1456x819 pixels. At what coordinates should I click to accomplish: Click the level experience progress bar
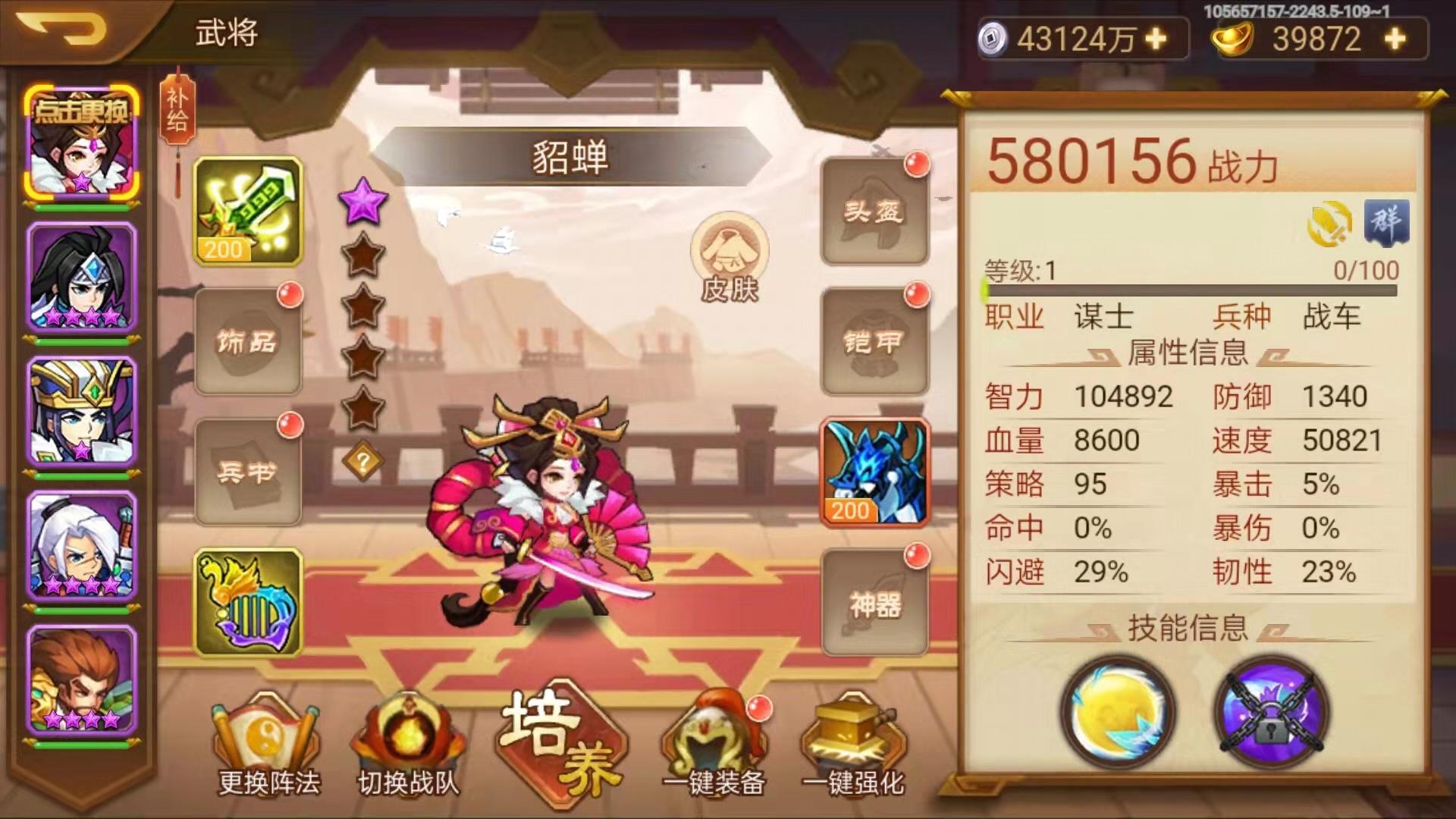click(x=1191, y=290)
